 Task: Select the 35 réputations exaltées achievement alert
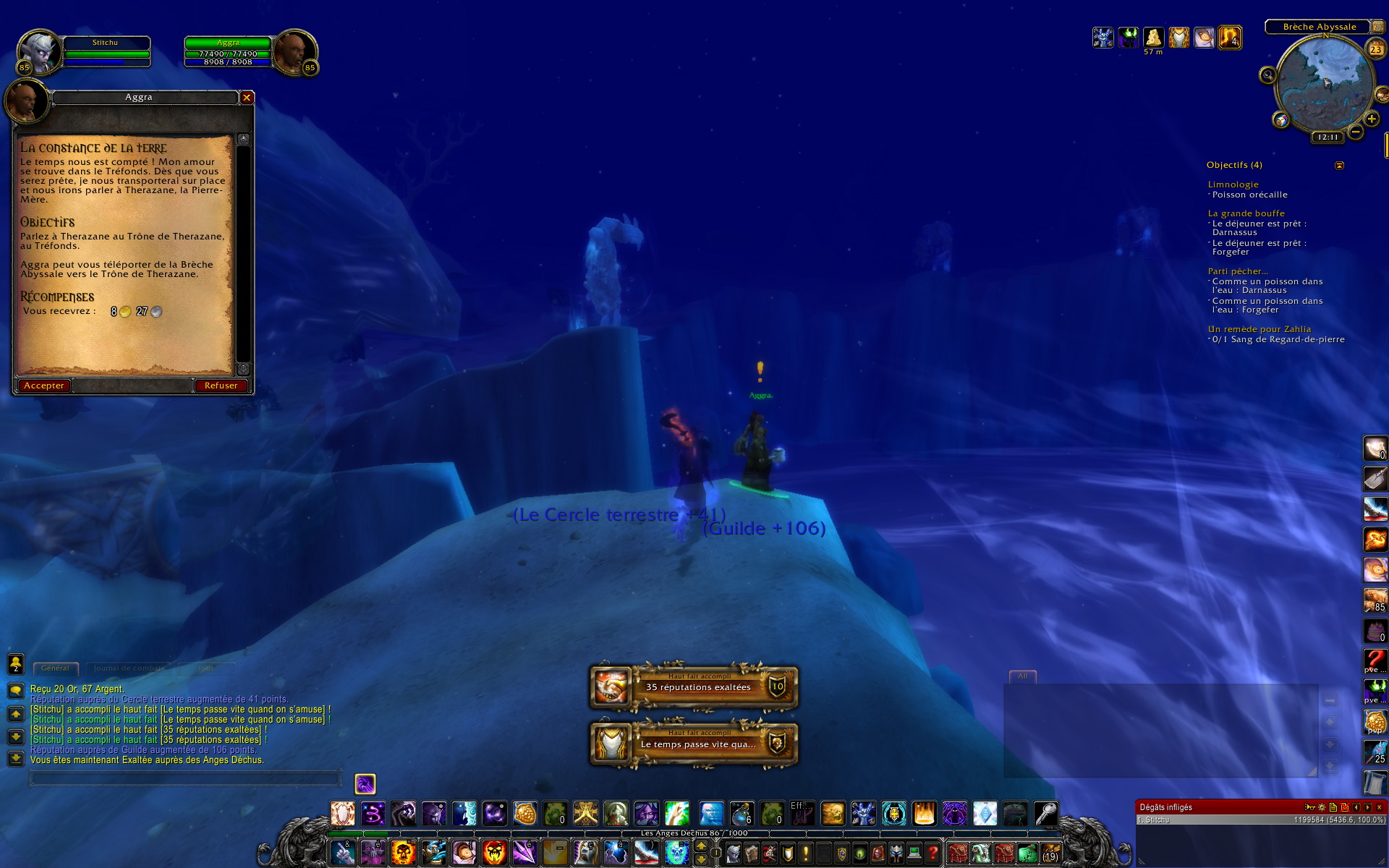pos(694,686)
